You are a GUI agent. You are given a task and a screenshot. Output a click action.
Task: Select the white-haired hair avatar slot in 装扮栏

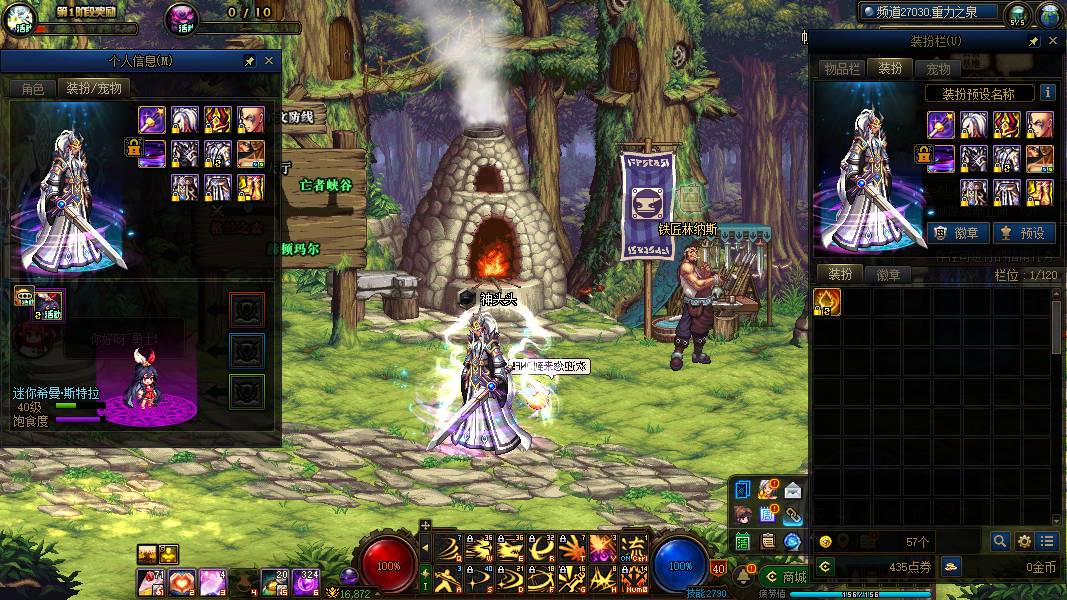click(974, 124)
